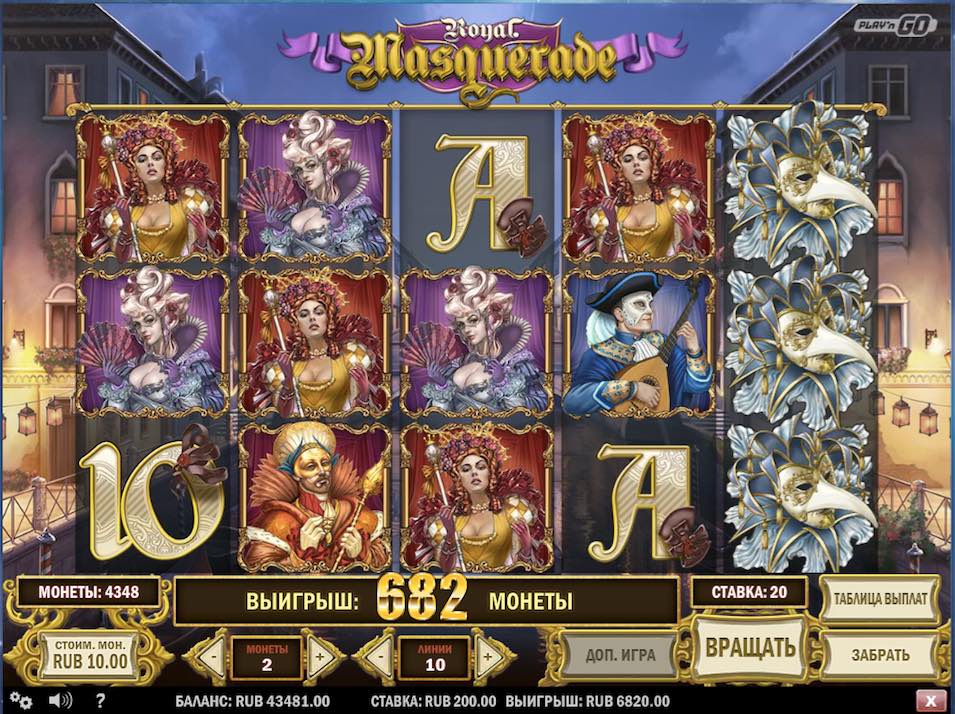Screen dimensions: 955x714
Task: Open the ТАБЛИЦА ВЫПЛАТ paytable
Action: 879,599
